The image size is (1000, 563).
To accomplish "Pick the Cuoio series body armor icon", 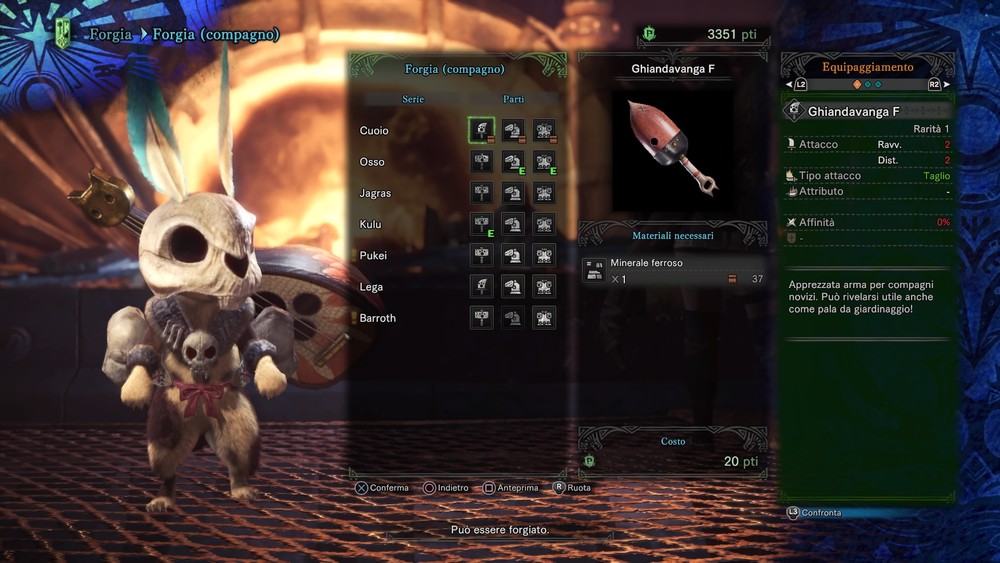I will 544,130.
